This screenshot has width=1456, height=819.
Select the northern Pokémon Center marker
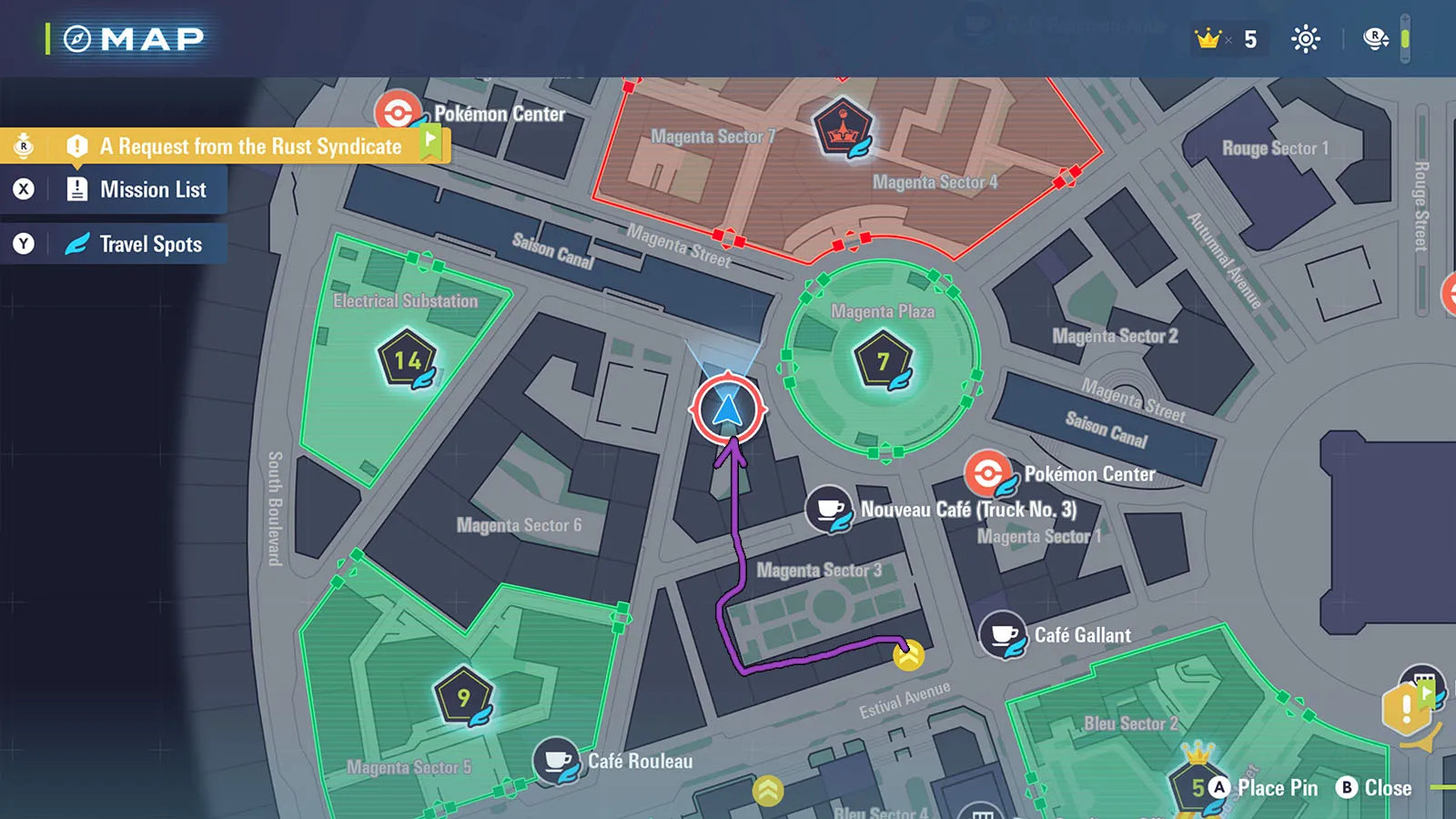[398, 114]
